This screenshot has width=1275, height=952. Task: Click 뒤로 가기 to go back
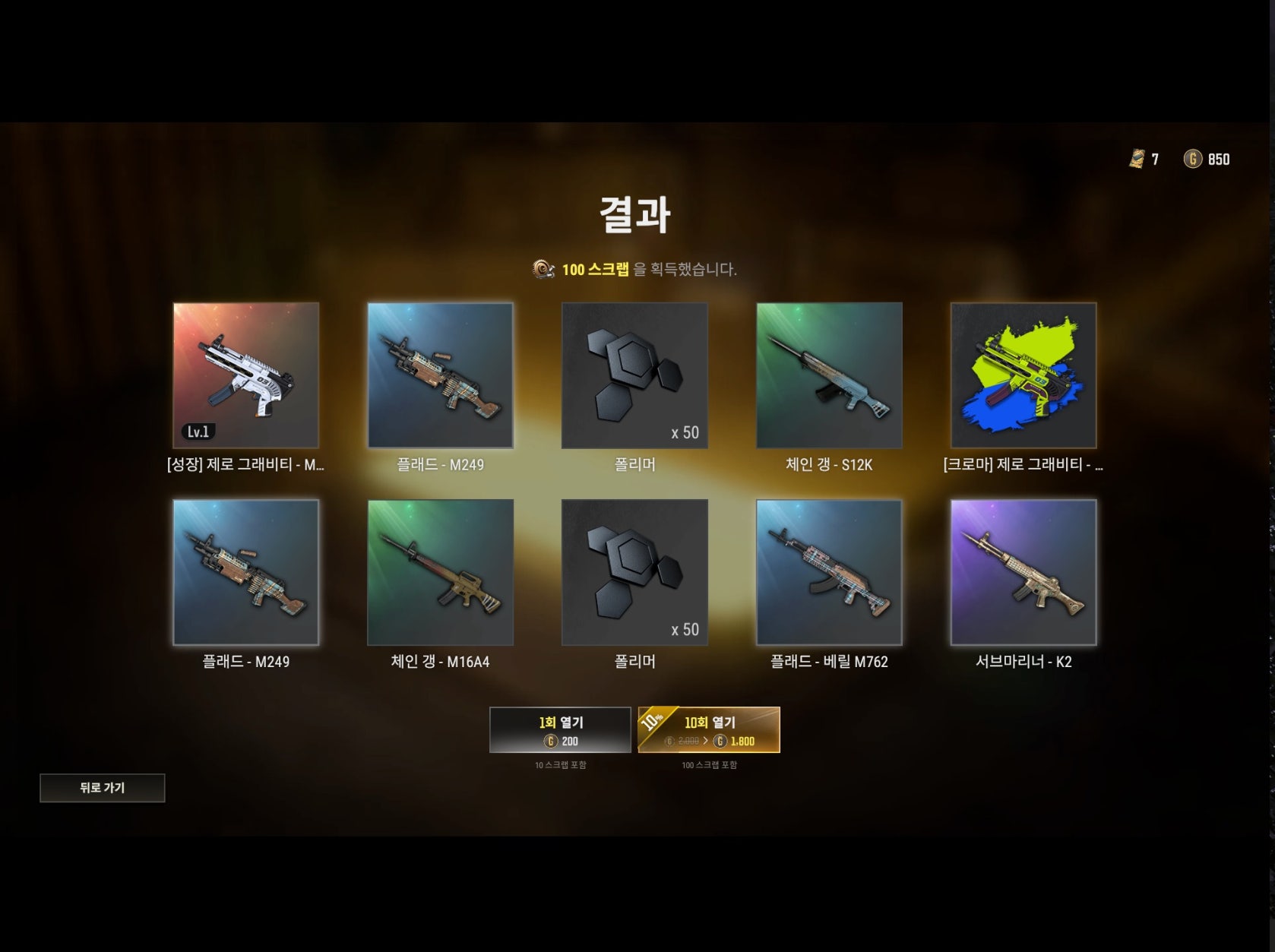click(102, 787)
